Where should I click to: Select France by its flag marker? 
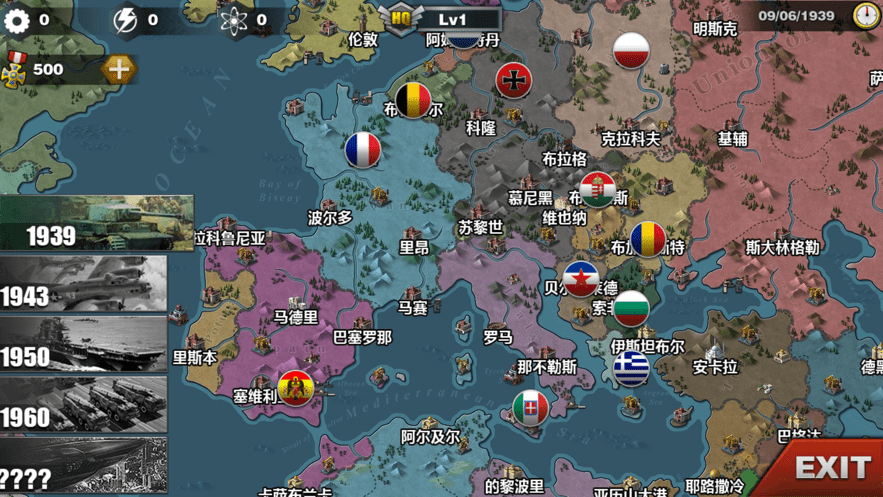(x=363, y=150)
